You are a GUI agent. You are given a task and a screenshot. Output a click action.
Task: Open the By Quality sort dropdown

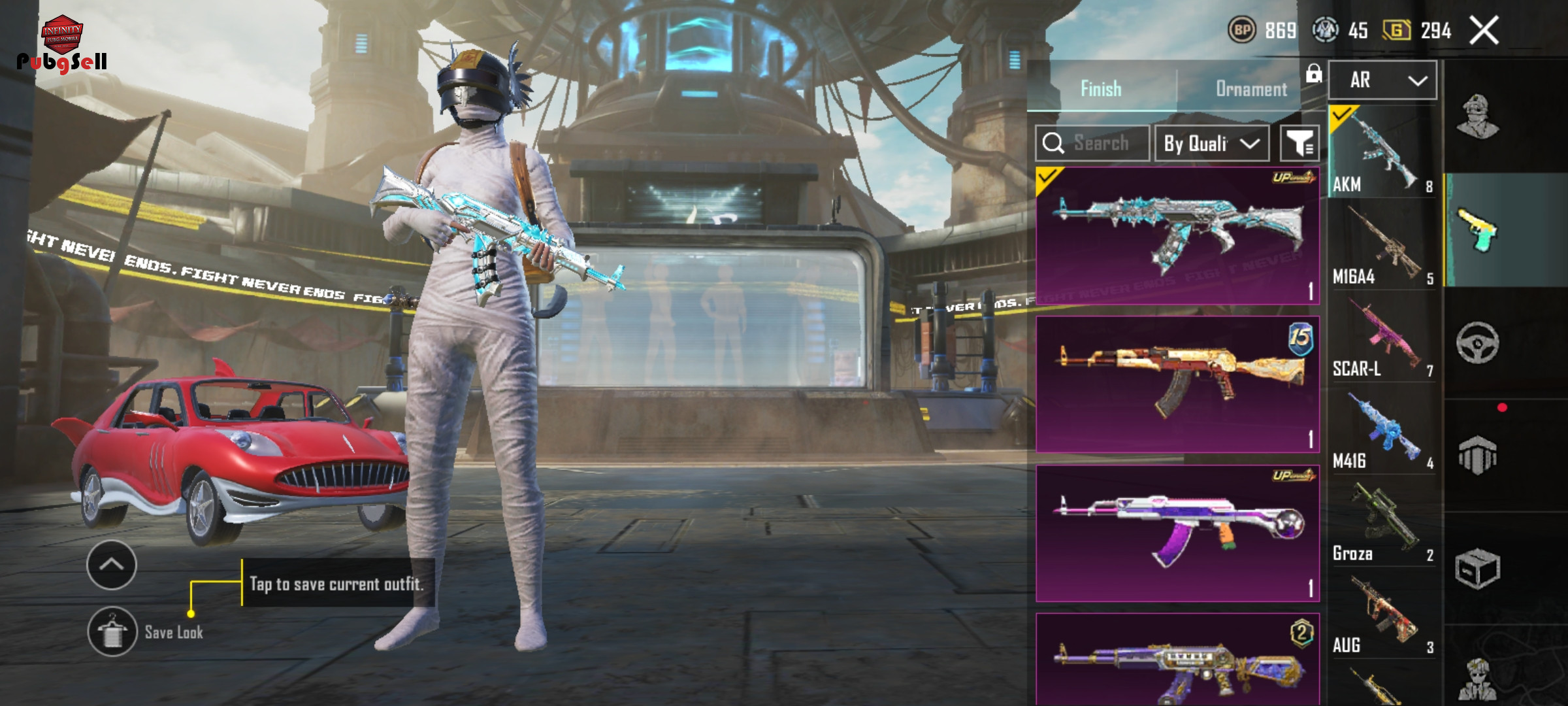tap(1212, 143)
